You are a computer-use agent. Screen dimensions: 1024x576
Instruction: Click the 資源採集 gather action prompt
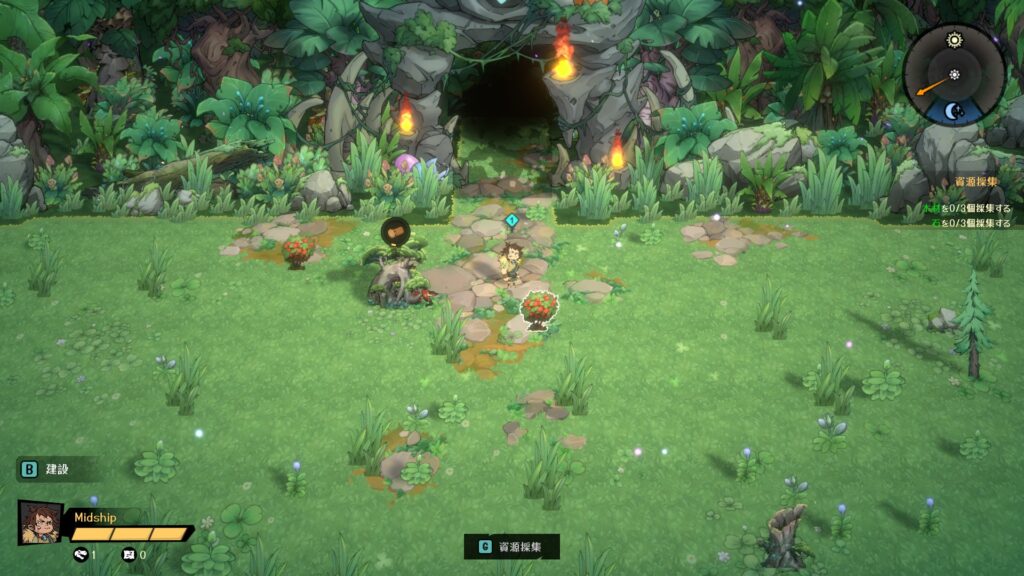tap(511, 546)
